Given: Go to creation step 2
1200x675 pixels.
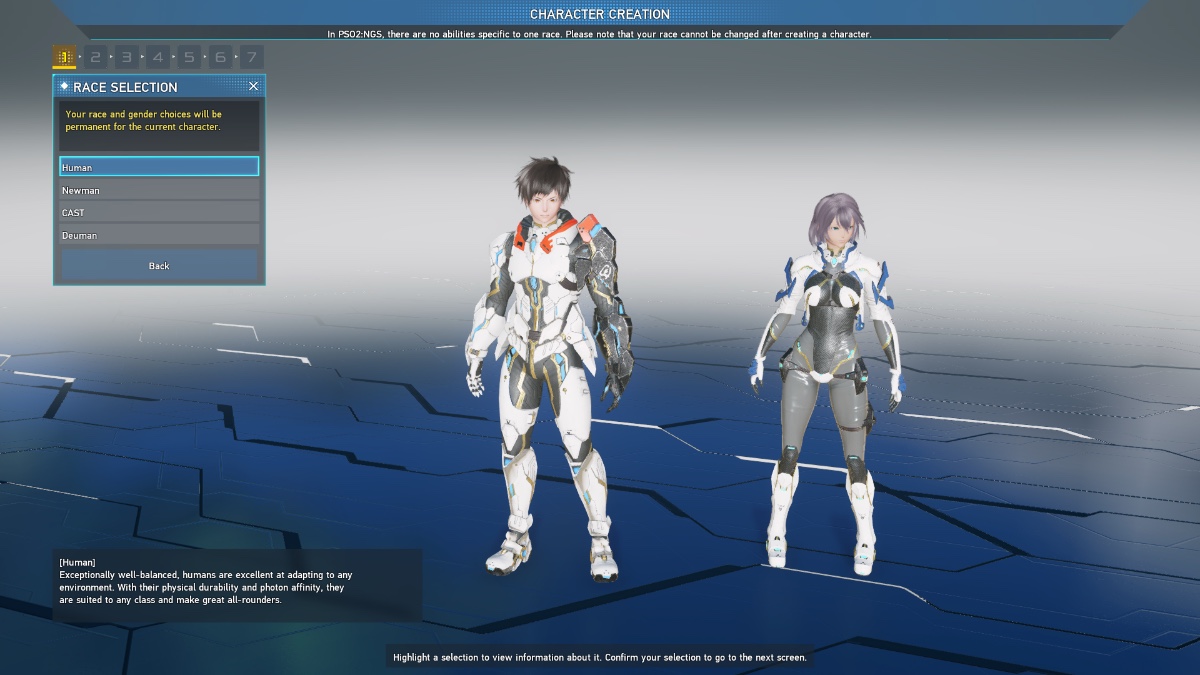Looking at the screenshot, I should click(95, 57).
